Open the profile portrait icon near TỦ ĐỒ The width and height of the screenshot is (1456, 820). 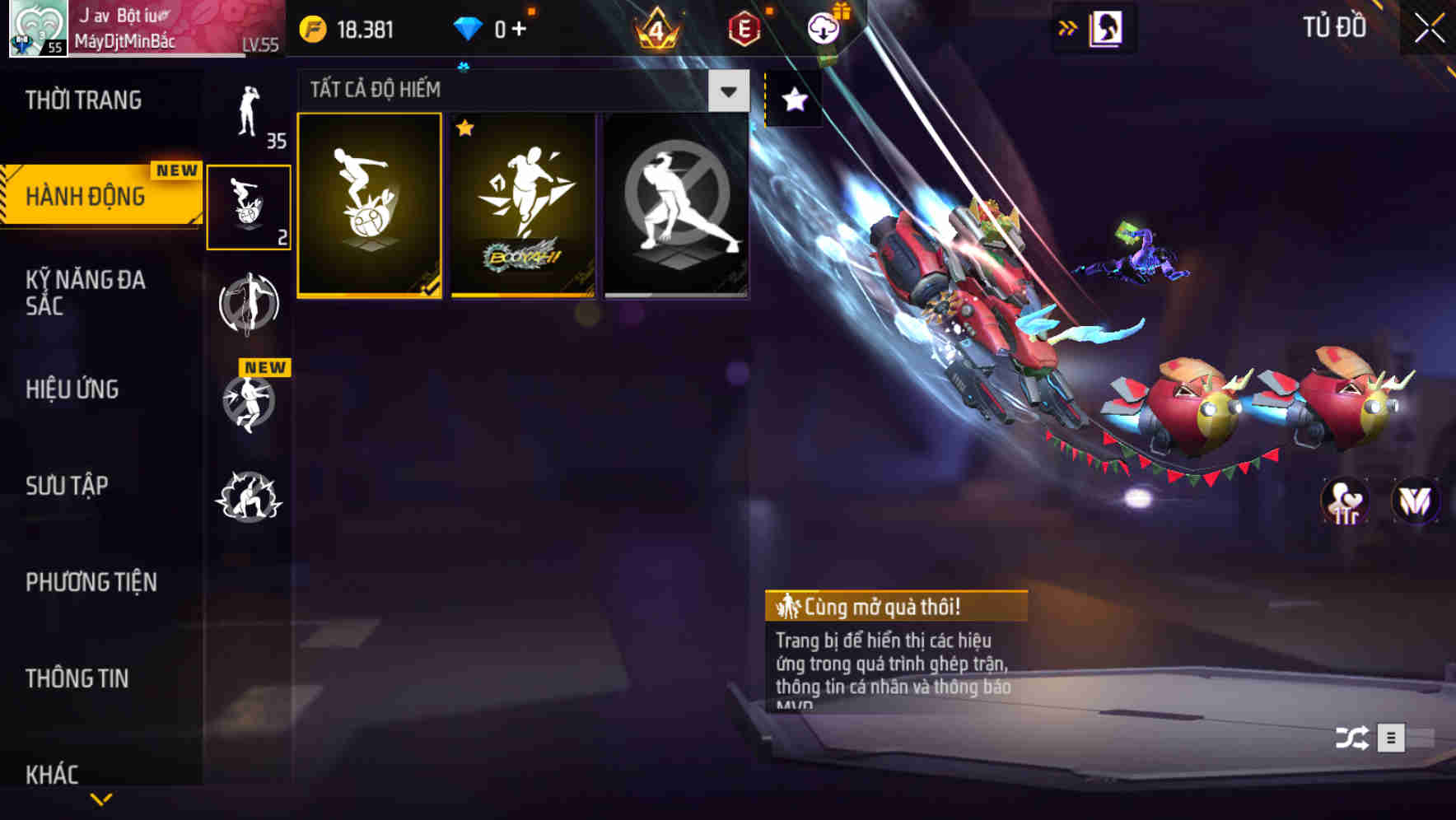point(1105,27)
